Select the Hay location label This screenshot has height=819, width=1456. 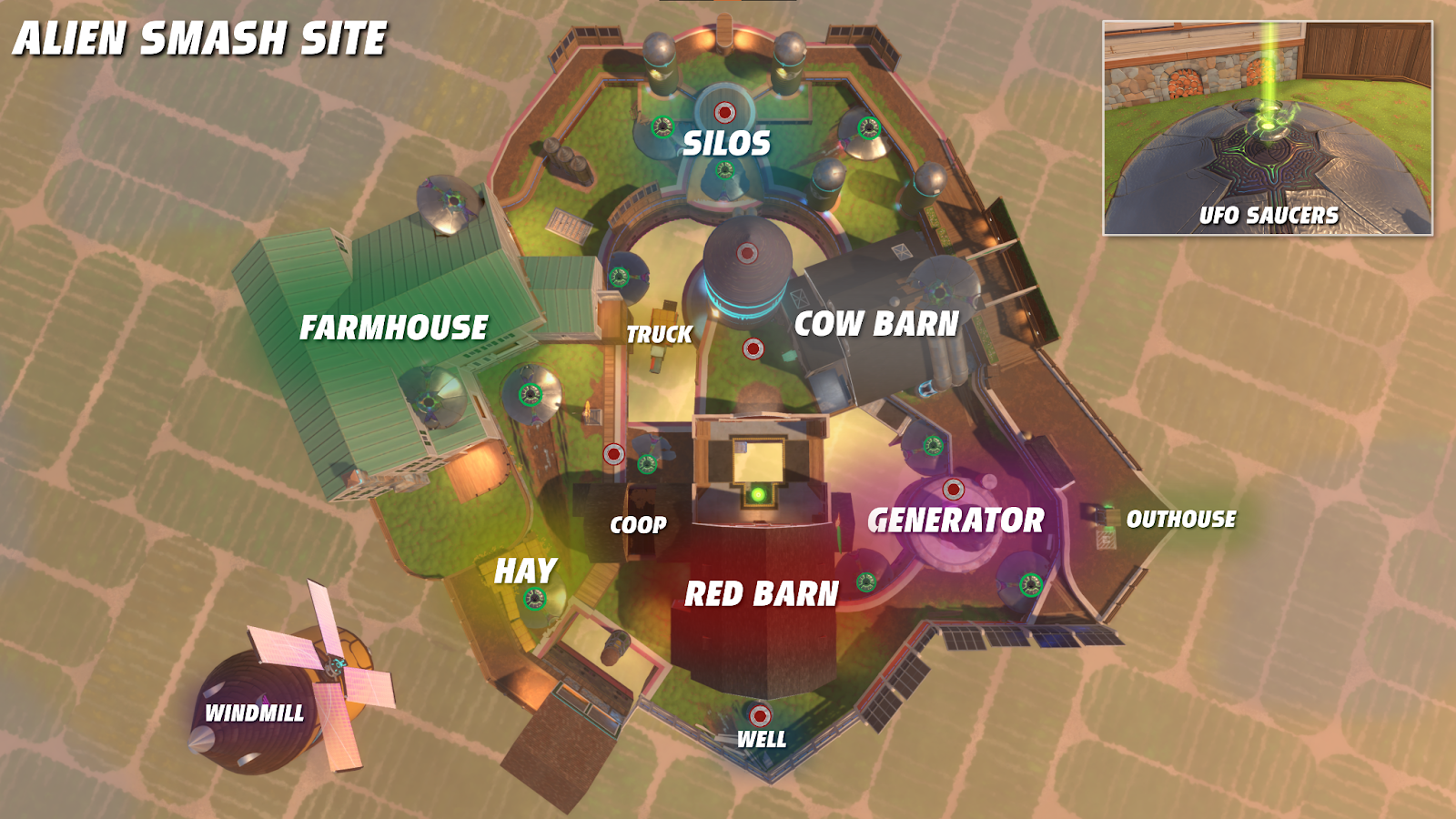tap(525, 571)
